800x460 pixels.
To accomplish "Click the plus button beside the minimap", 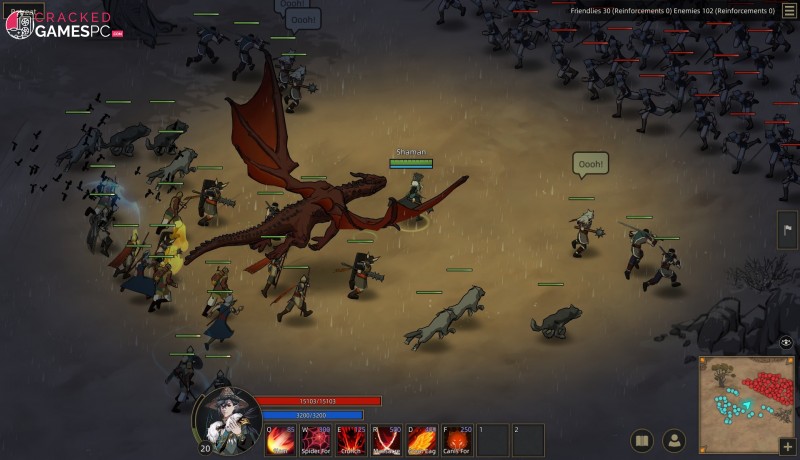I will coord(787,445).
